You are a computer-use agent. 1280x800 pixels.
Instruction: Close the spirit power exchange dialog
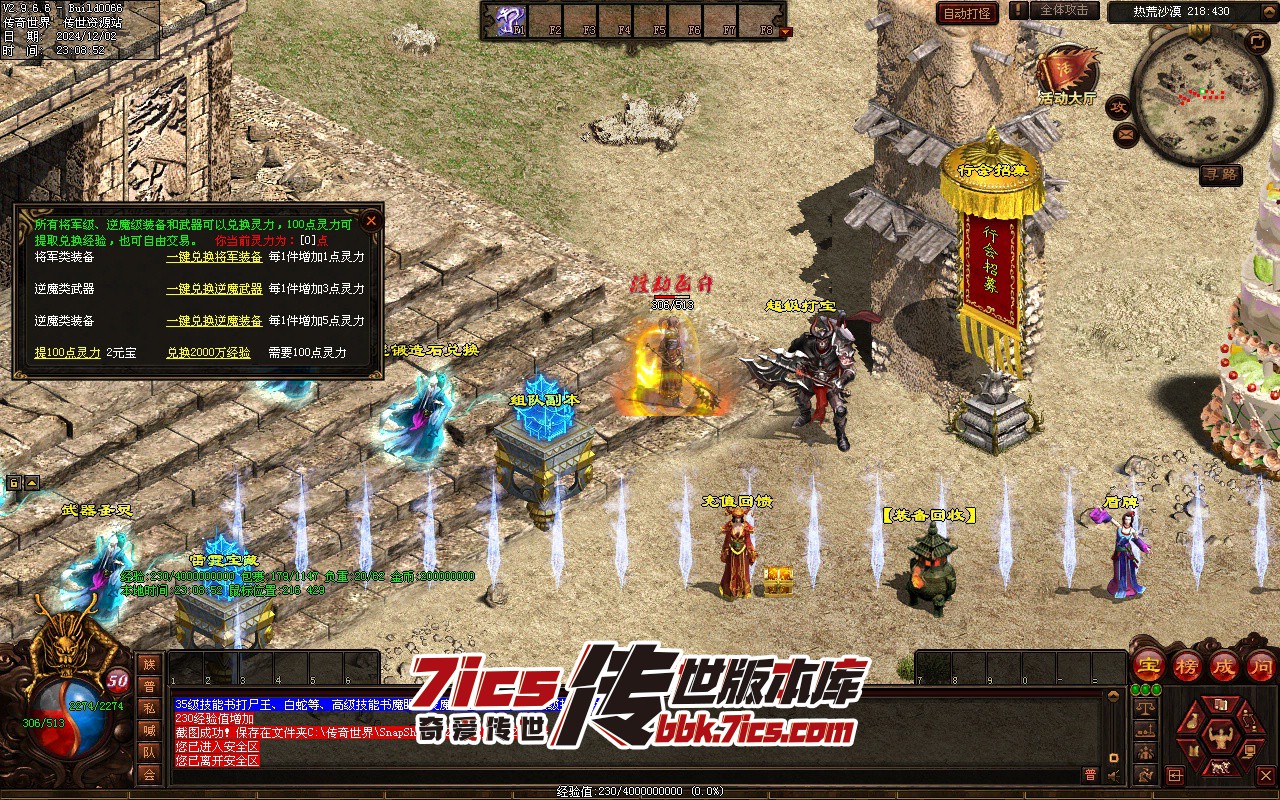pos(371,220)
